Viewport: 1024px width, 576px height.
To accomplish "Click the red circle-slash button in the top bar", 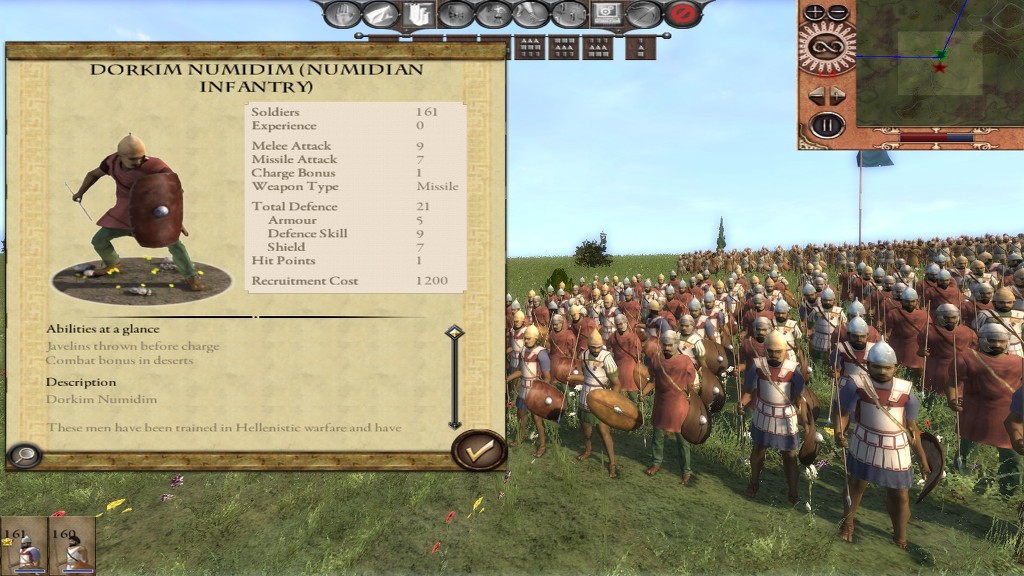I will pos(682,14).
